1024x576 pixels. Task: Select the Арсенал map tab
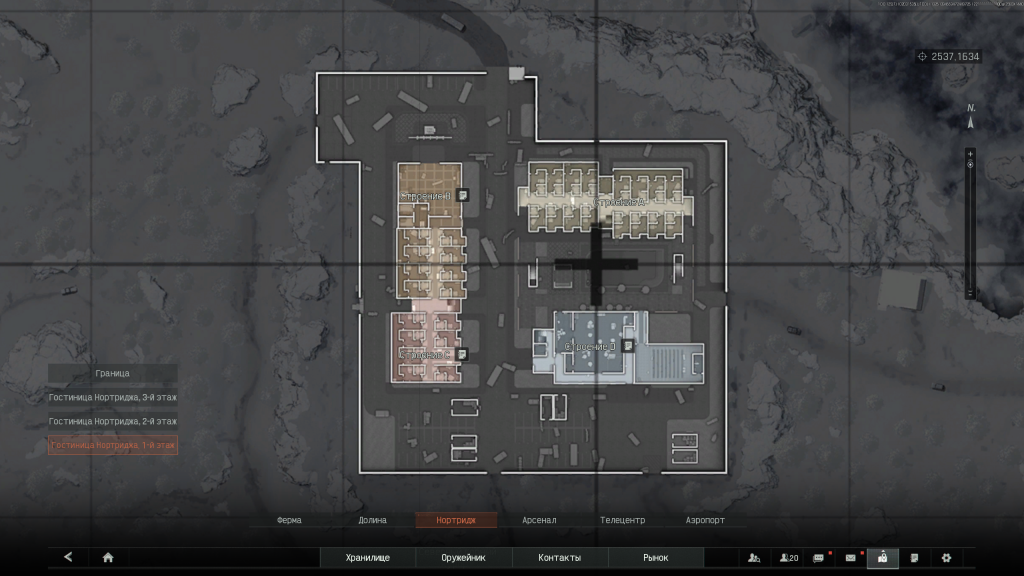(x=539, y=521)
